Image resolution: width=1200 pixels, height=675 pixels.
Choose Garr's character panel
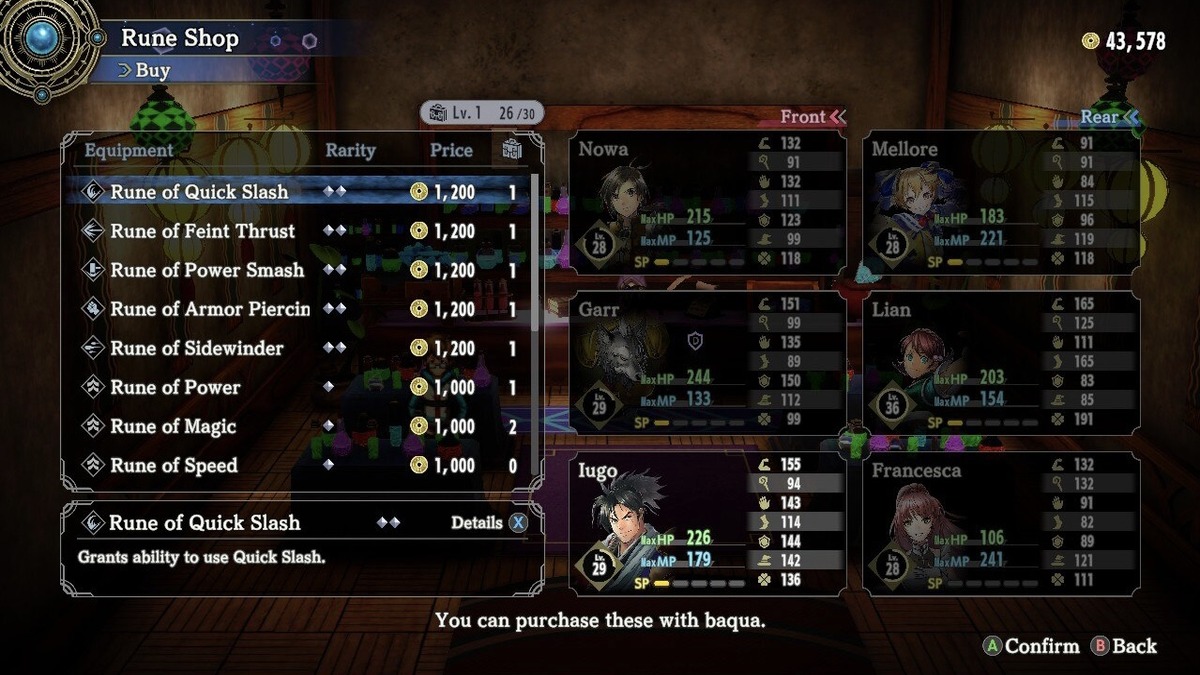[708, 362]
